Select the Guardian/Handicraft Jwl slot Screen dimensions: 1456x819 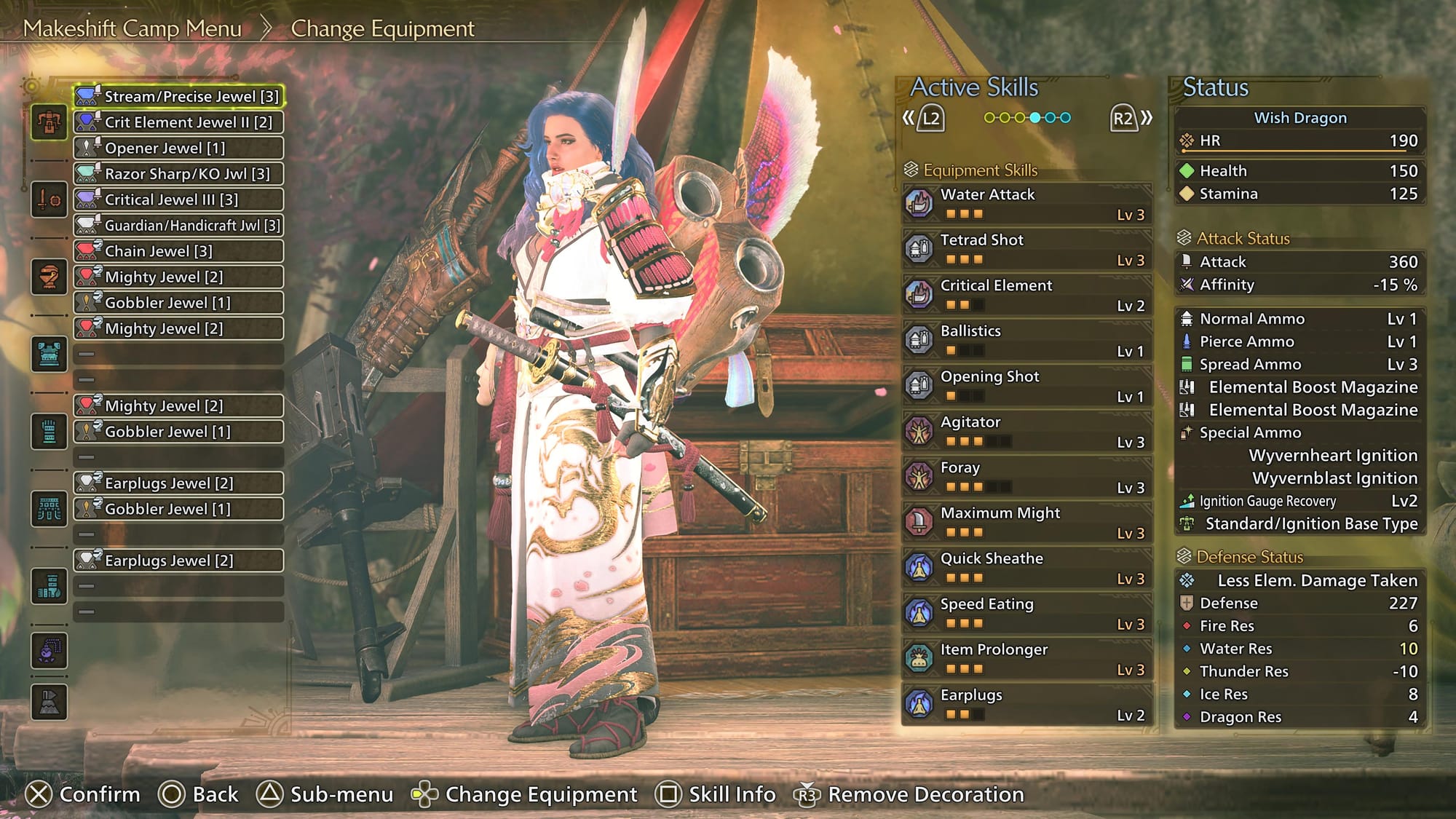178,226
